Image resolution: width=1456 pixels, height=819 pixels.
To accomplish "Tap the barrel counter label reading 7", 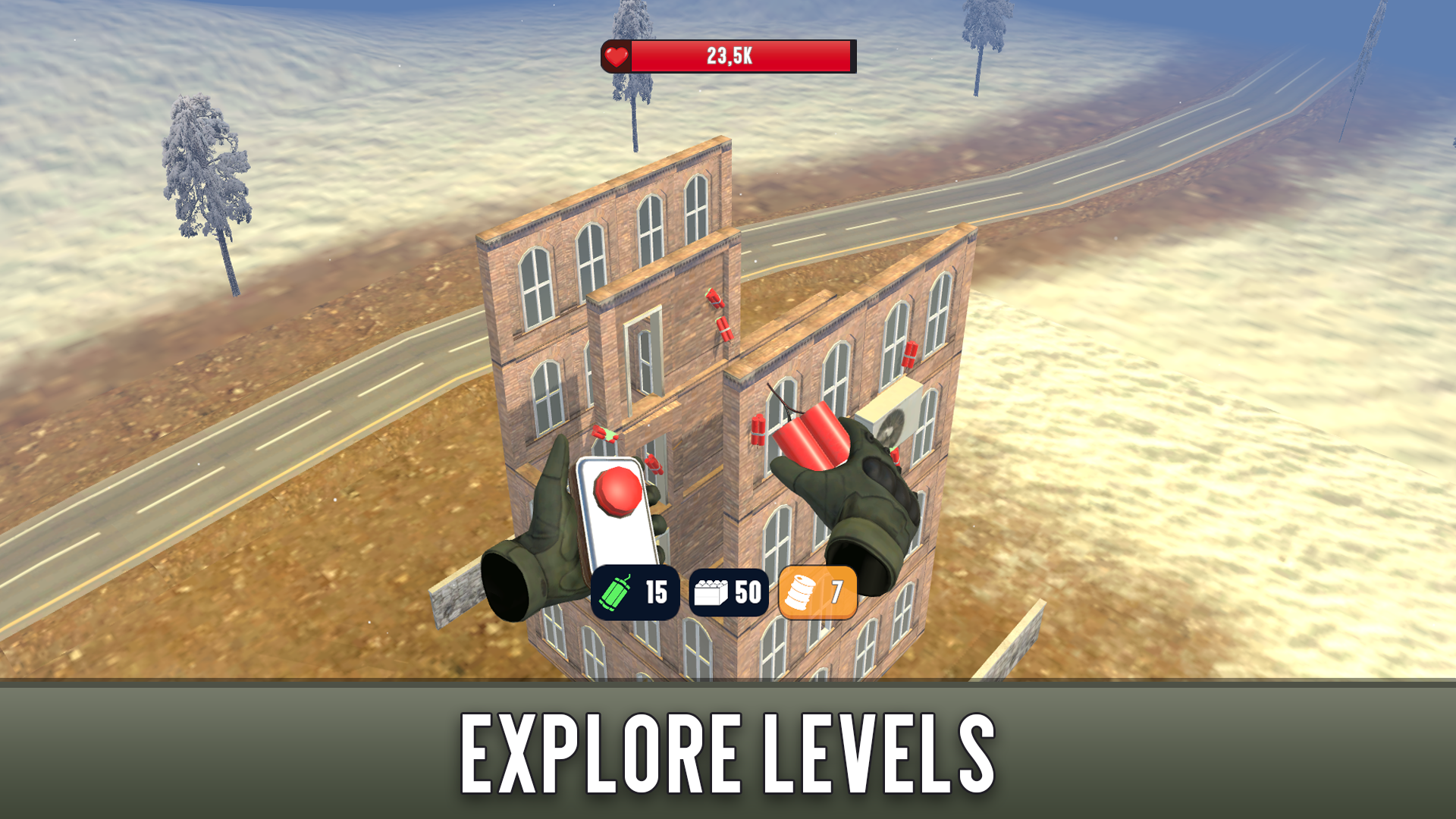I will coord(838,593).
